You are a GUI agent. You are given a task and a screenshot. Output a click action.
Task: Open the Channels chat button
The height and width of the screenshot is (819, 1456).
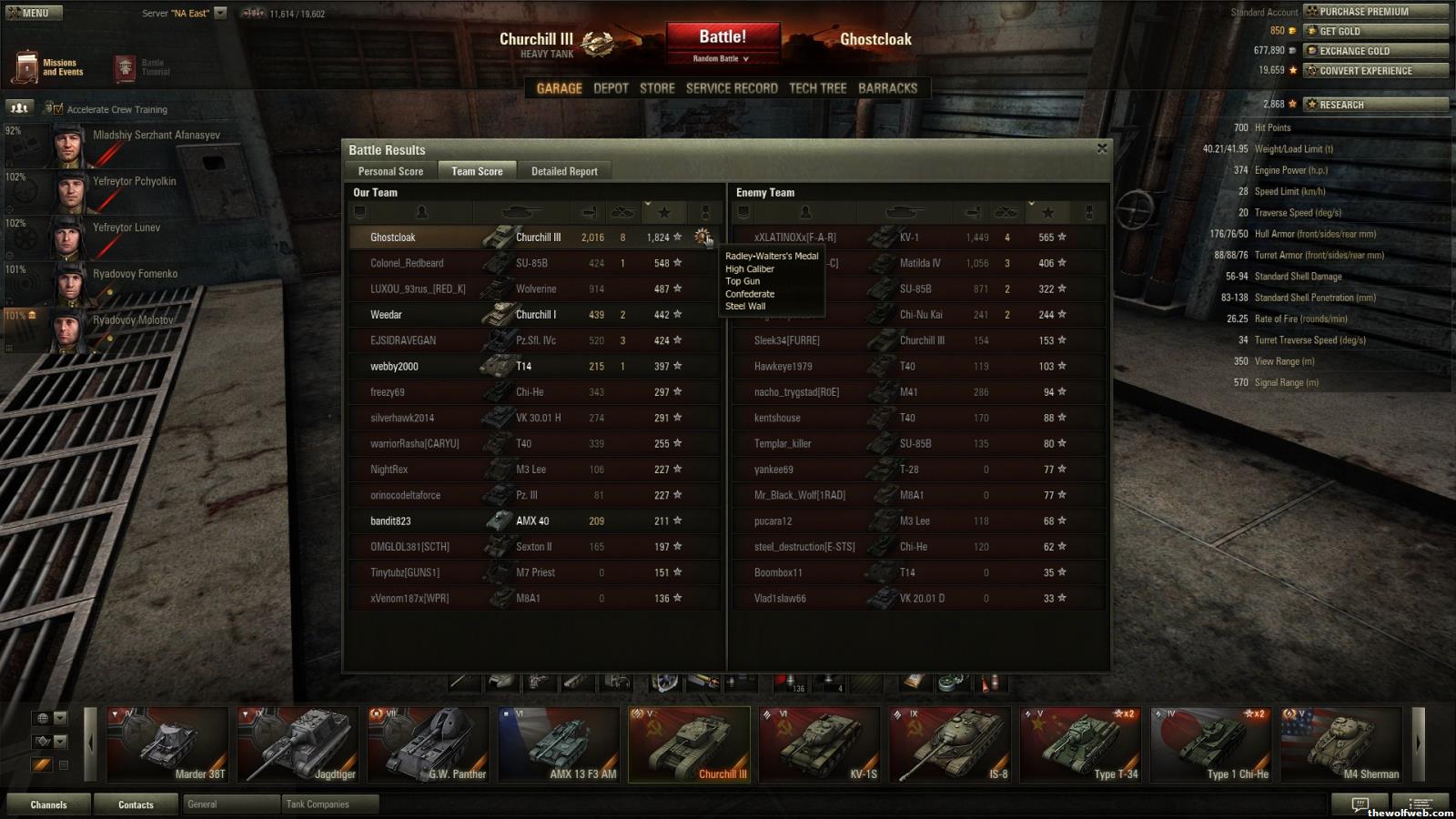coord(48,804)
